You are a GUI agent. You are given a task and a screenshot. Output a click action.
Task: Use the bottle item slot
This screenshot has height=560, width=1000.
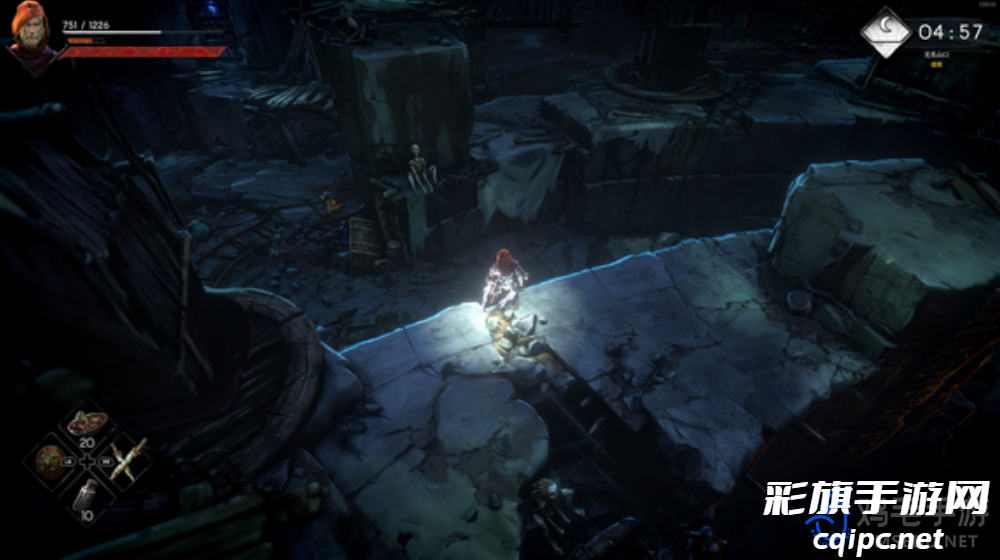[88, 495]
